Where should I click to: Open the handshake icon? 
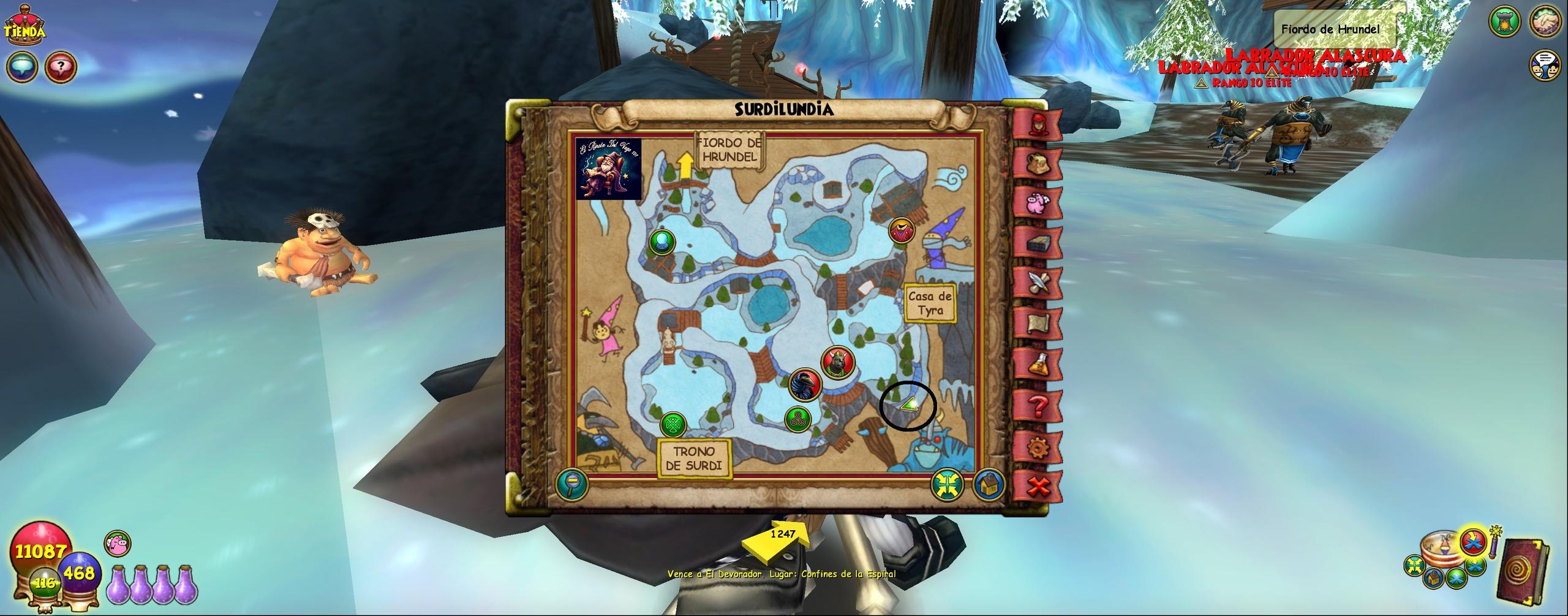pos(1547,22)
